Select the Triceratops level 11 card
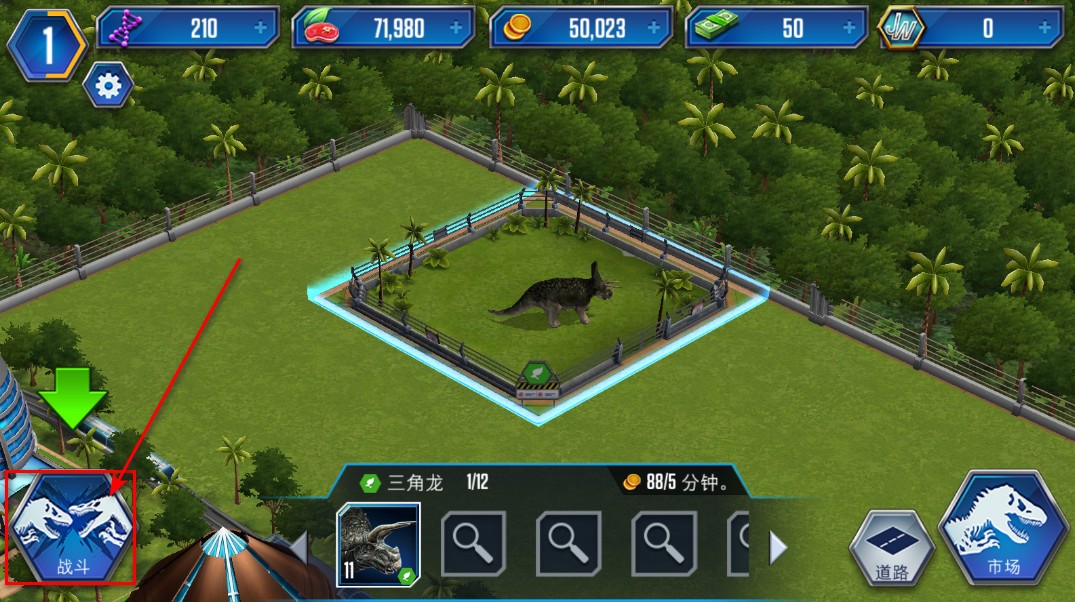Image resolution: width=1075 pixels, height=602 pixels. (379, 543)
